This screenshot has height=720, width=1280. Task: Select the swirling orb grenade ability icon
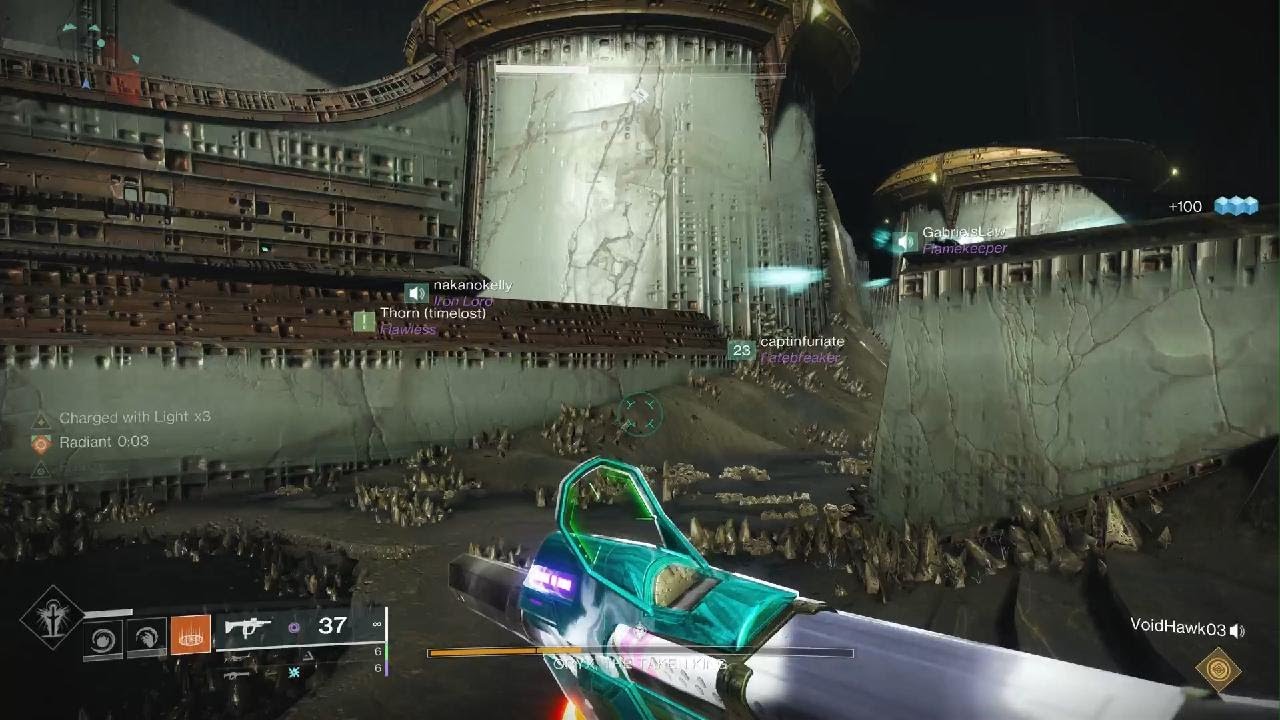pyautogui.click(x=102, y=638)
